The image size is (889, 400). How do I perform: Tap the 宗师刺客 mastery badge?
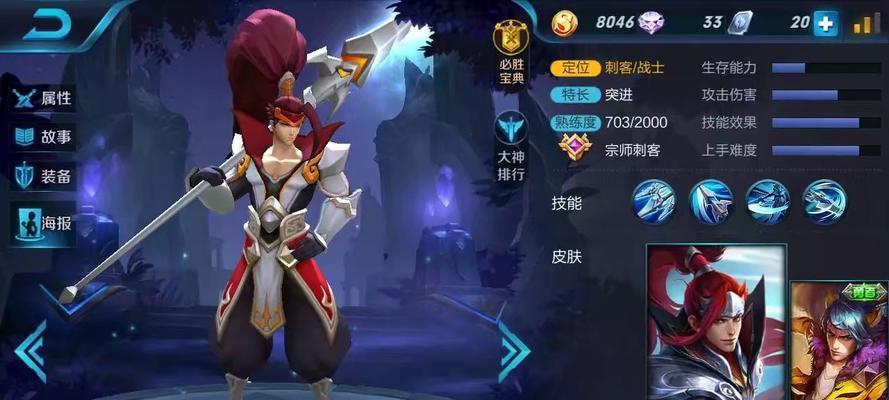(x=575, y=150)
